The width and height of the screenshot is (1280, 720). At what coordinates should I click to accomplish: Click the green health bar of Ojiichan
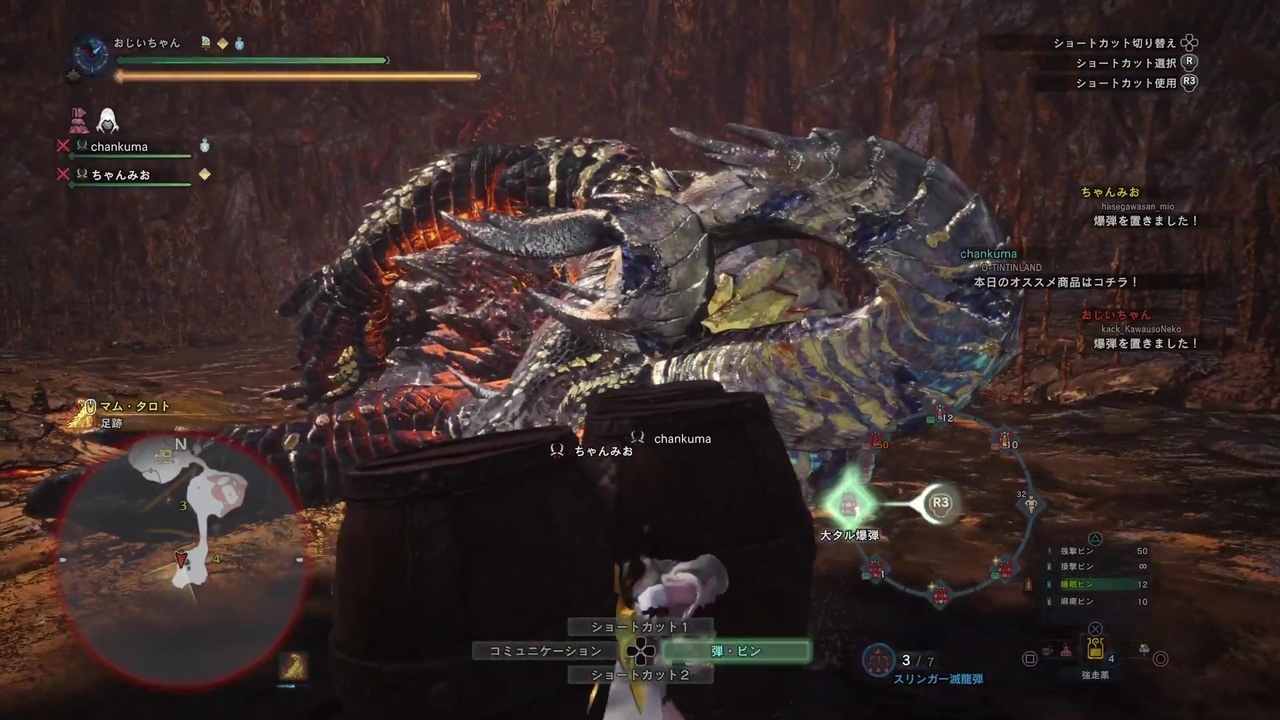click(250, 60)
